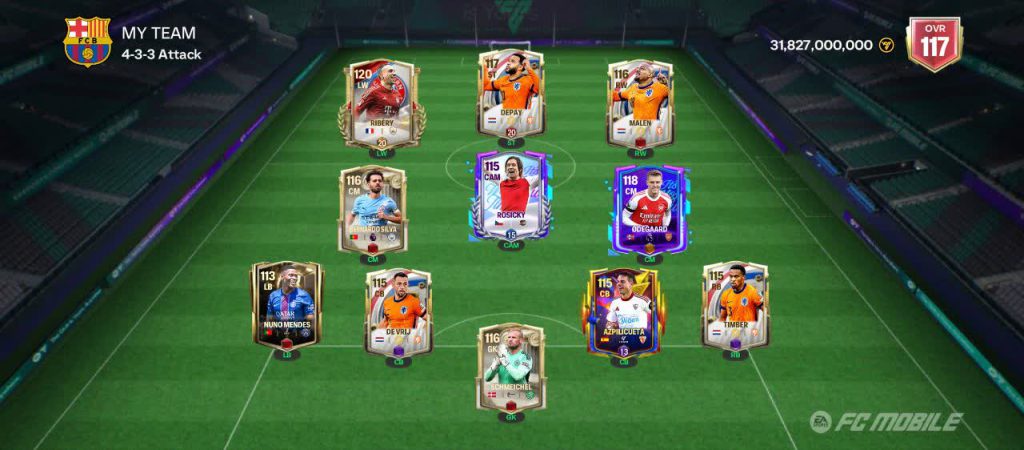Select Bernardo Silva's midfielder card
Viewport: 1024px width, 450px height.
point(373,210)
